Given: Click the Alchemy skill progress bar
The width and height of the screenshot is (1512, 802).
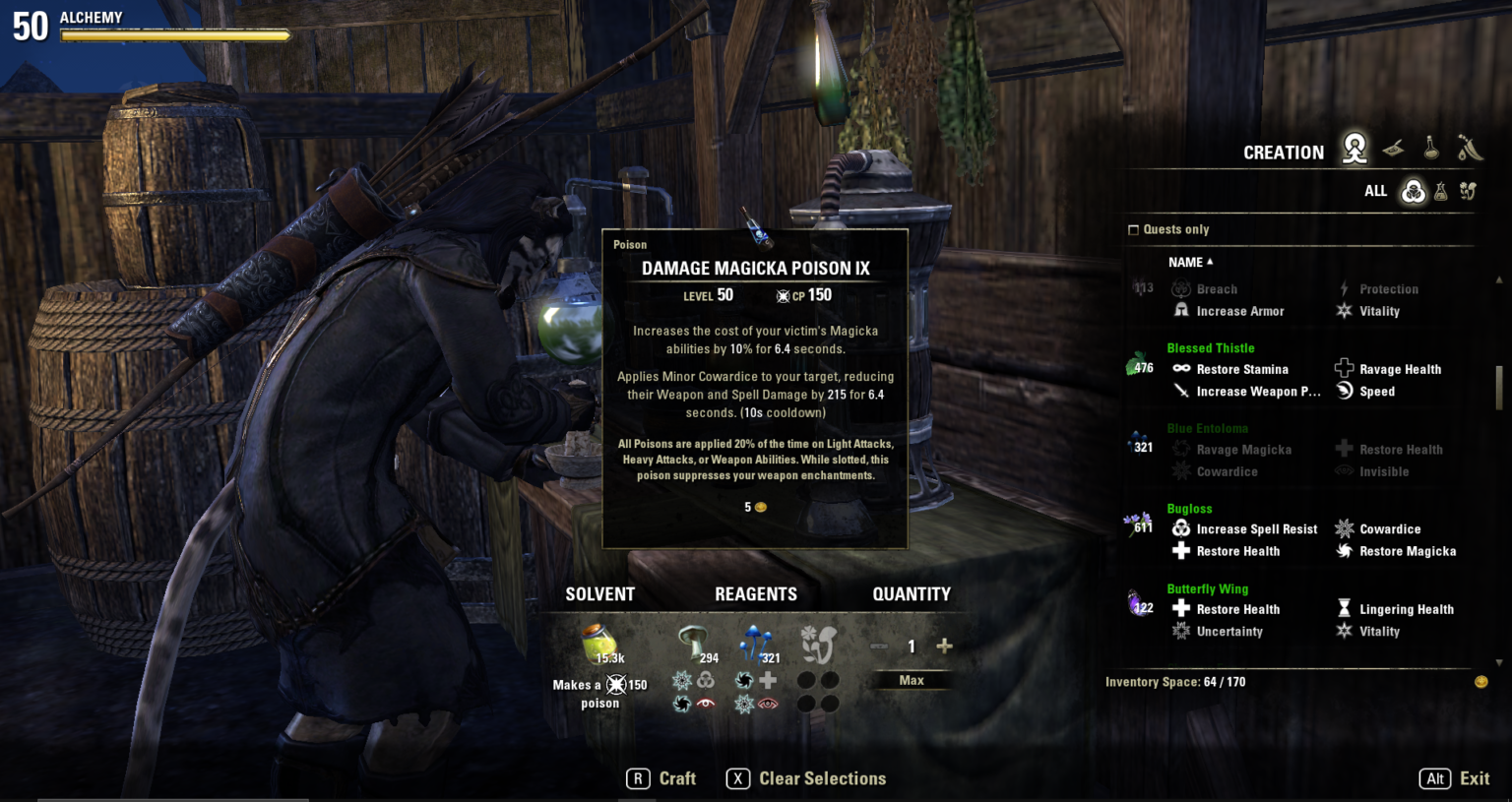Looking at the screenshot, I should (175, 33).
